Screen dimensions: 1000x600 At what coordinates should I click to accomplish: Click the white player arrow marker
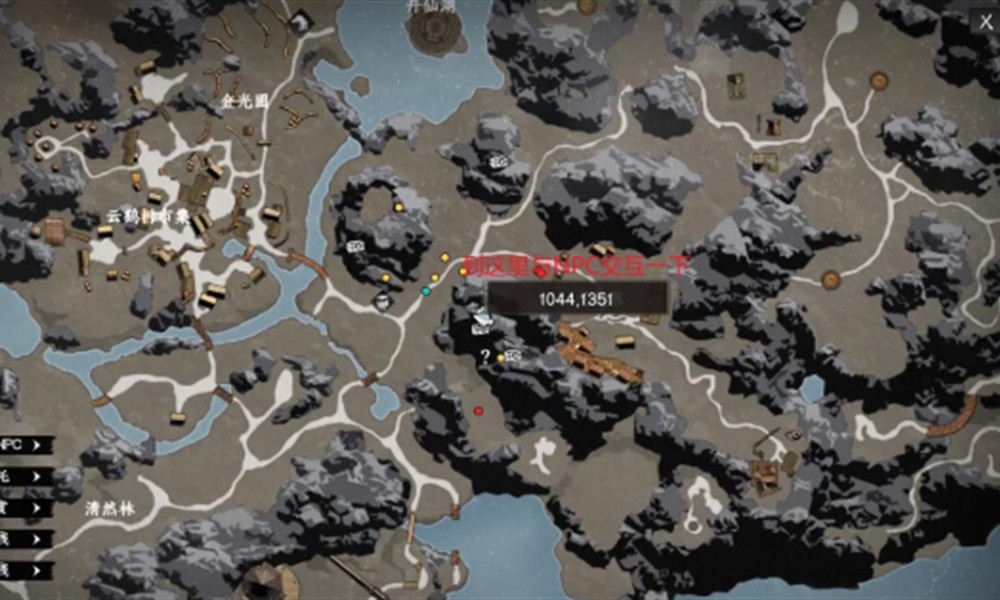click(x=482, y=320)
